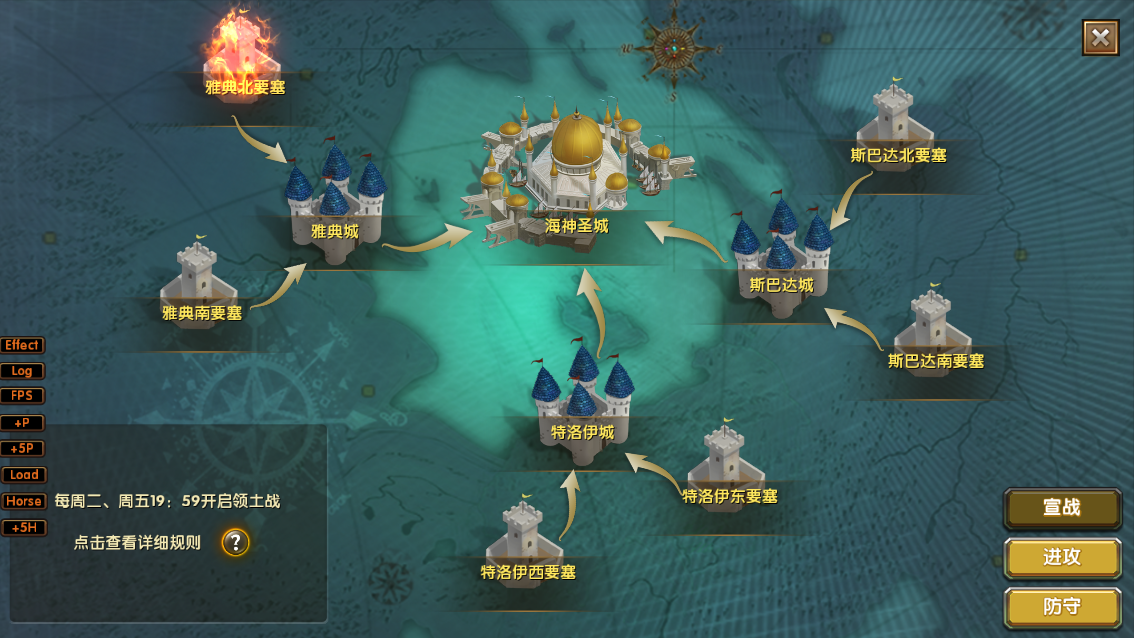Viewport: 1134px width, 638px height.
Task: Click the Load debug button
Action: [22, 475]
